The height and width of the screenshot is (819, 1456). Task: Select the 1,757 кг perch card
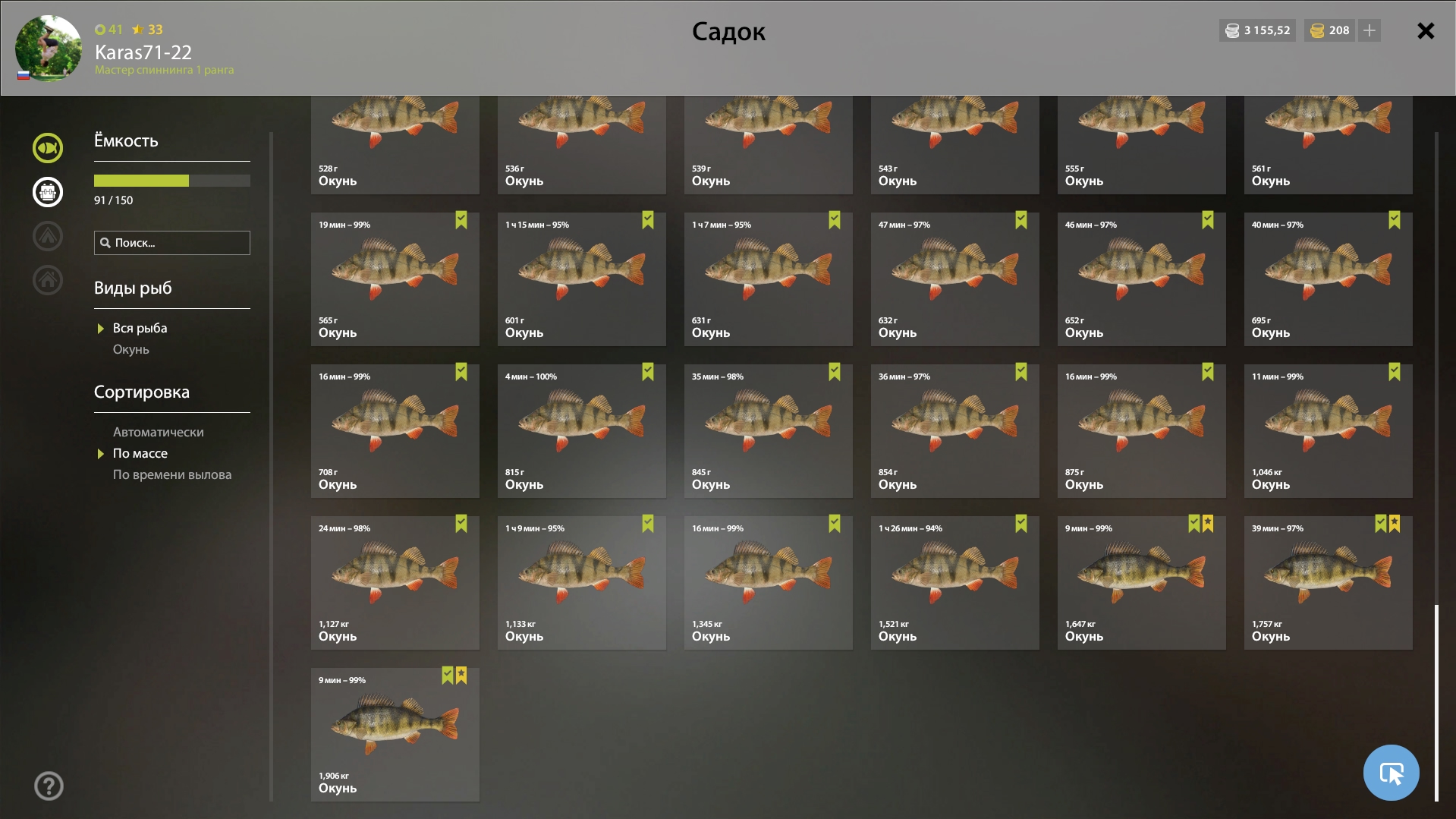1328,582
